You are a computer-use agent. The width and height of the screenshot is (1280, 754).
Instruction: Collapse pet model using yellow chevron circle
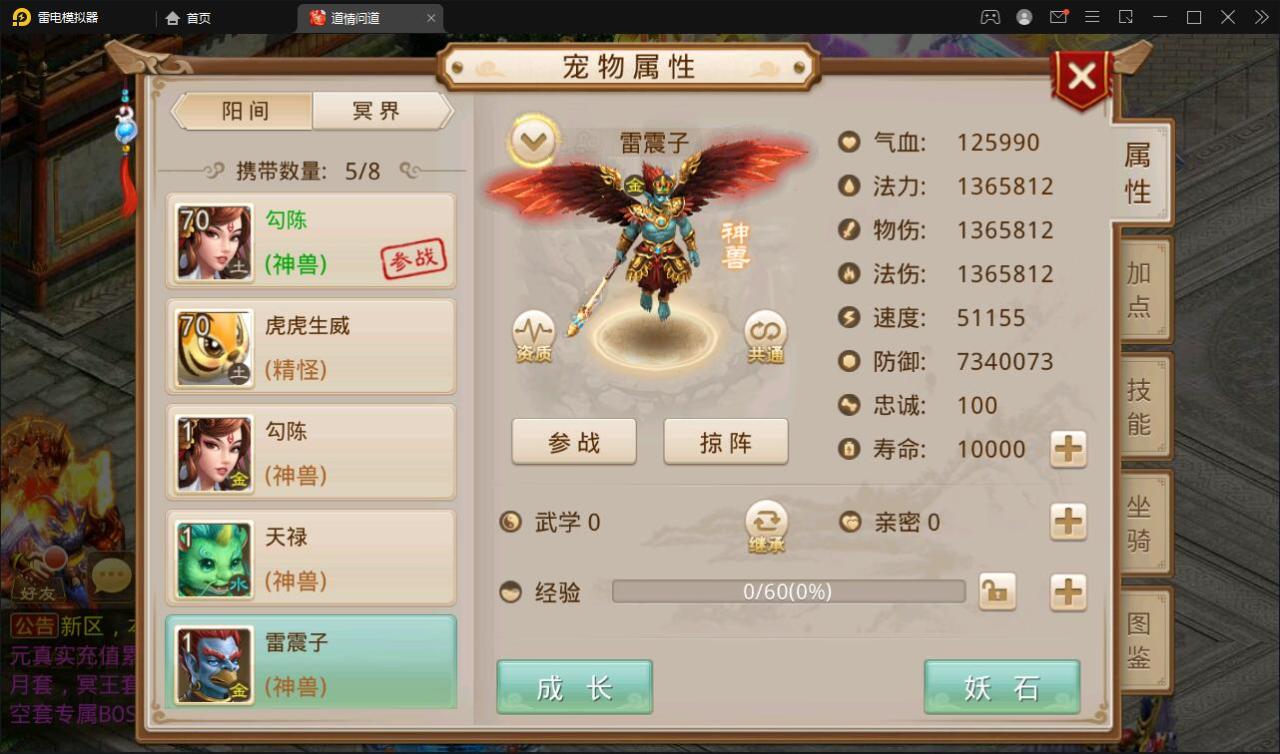coord(533,140)
